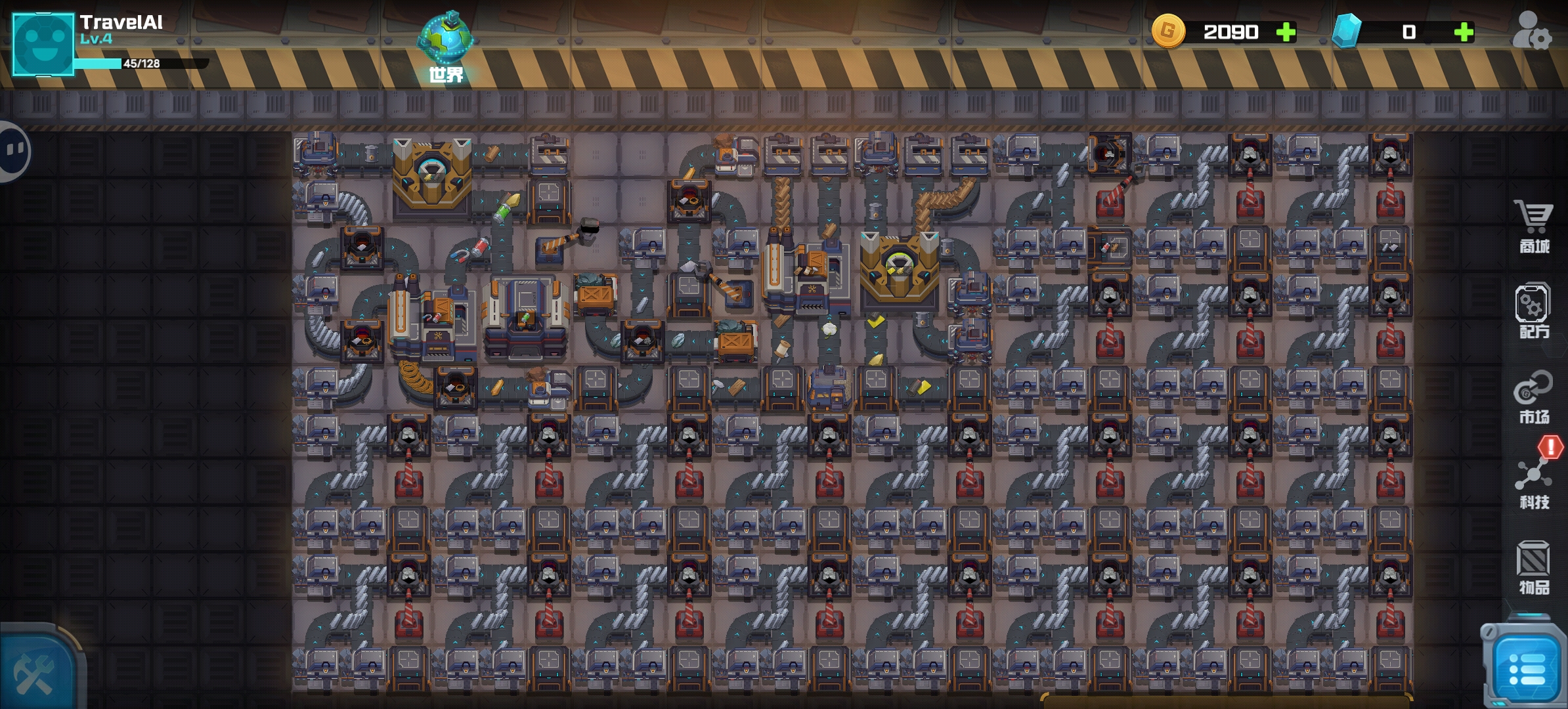Open the Technology (科技) tree
Image resolution: width=1568 pixels, height=709 pixels.
[x=1533, y=483]
